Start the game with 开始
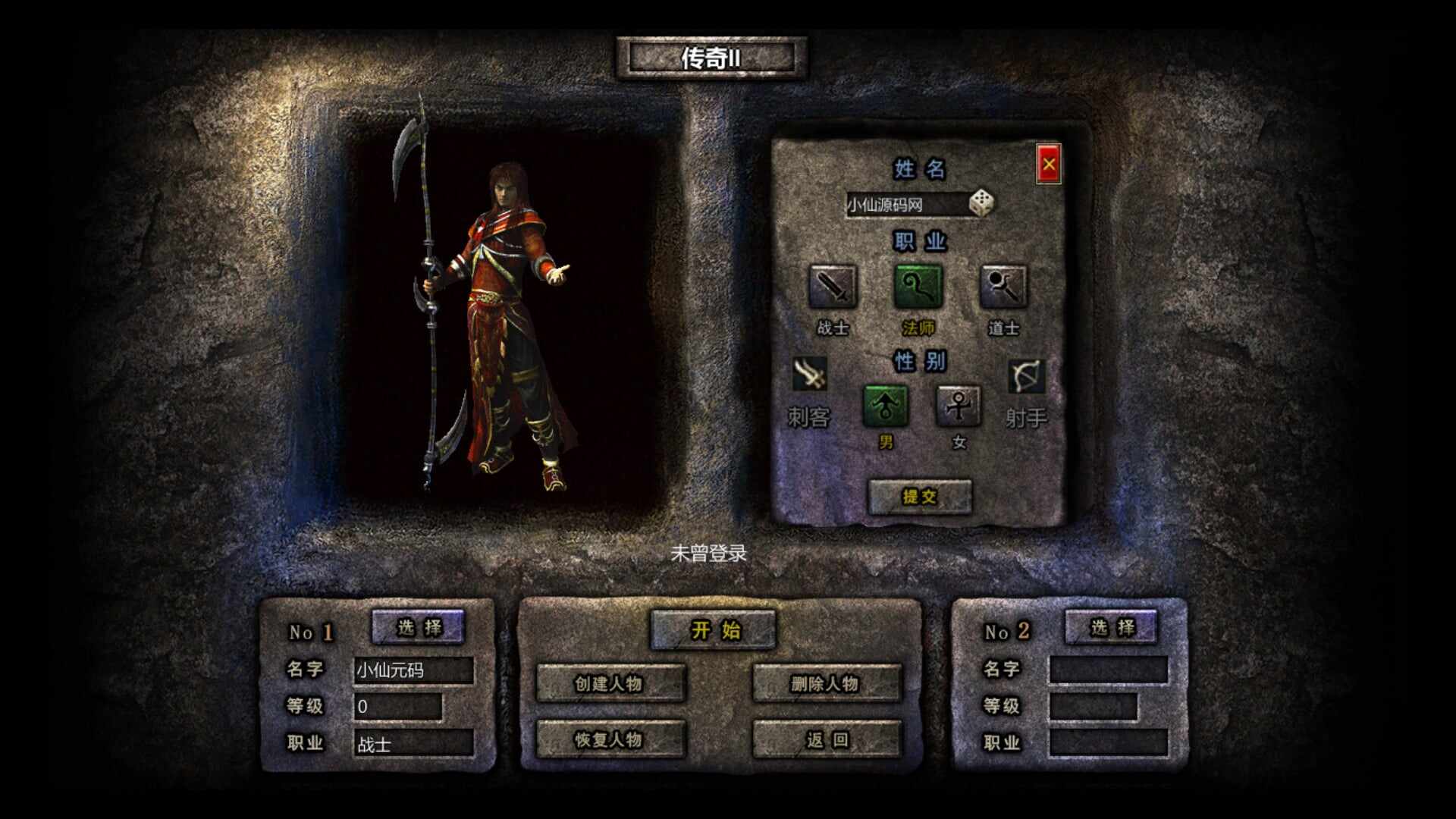1456x819 pixels. tap(714, 630)
